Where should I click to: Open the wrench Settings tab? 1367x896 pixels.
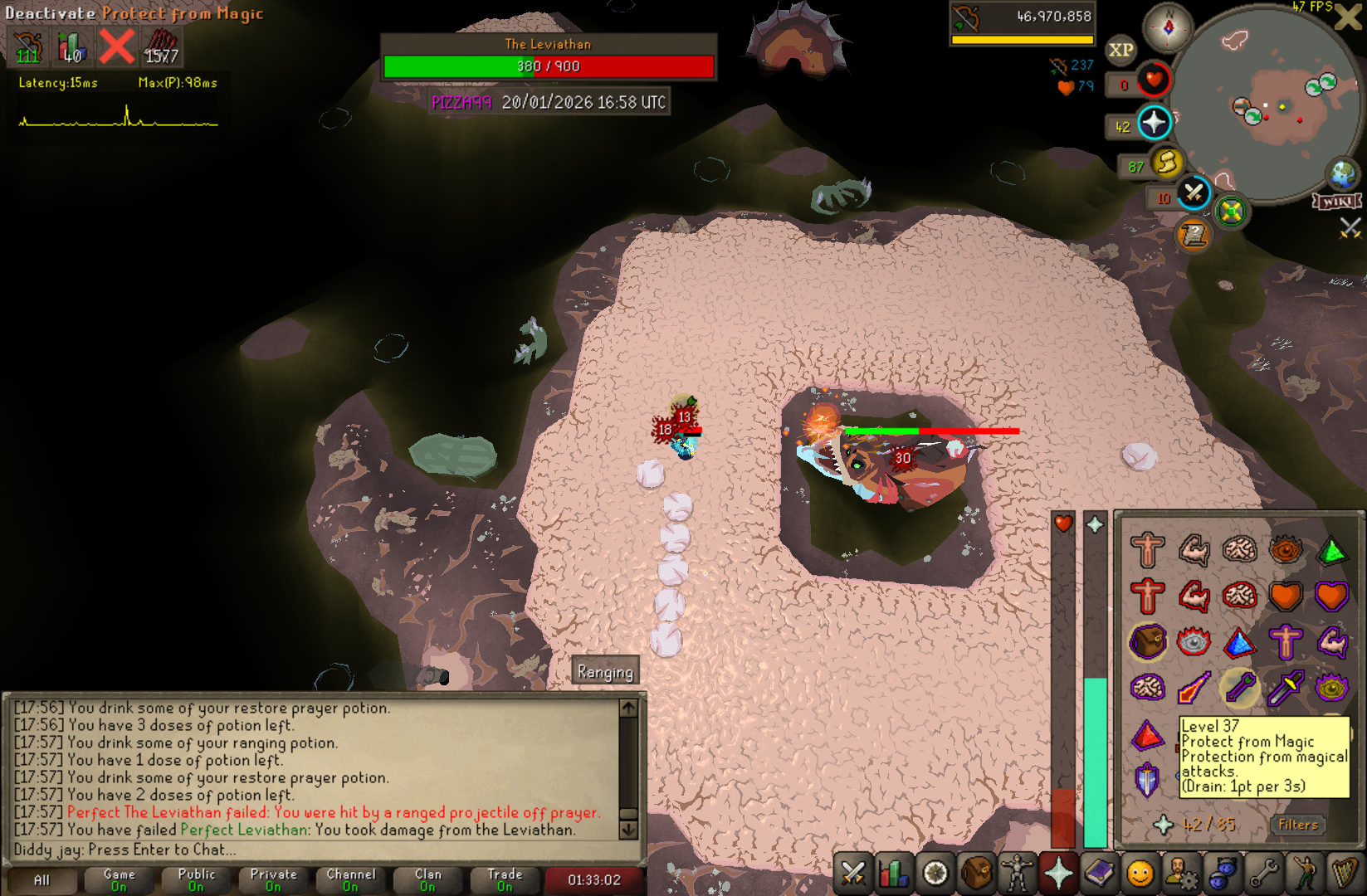point(1264,874)
